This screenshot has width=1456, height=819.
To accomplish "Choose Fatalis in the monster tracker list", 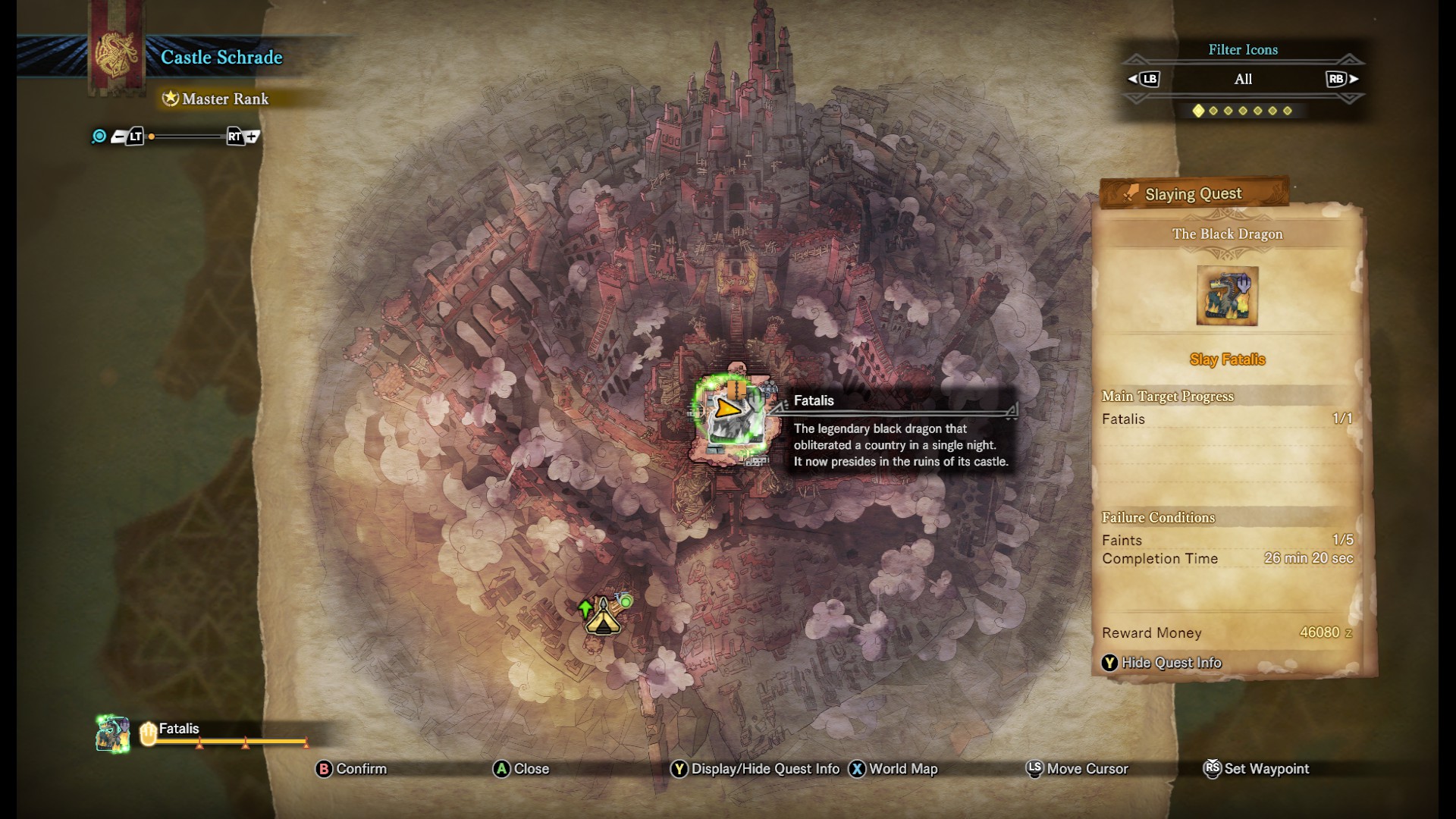I will [x=179, y=730].
